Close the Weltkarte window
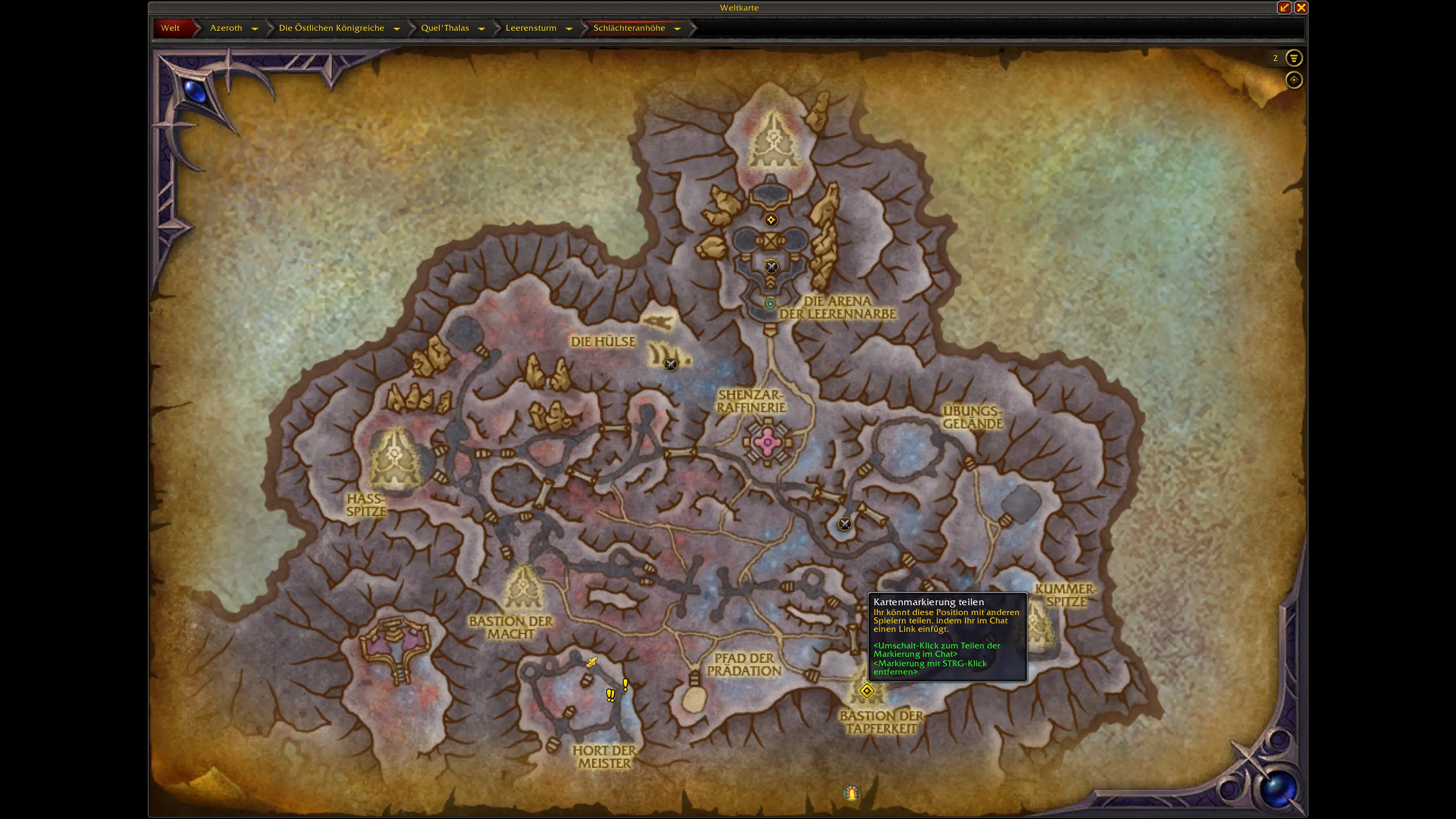1456x819 pixels. point(1301,7)
